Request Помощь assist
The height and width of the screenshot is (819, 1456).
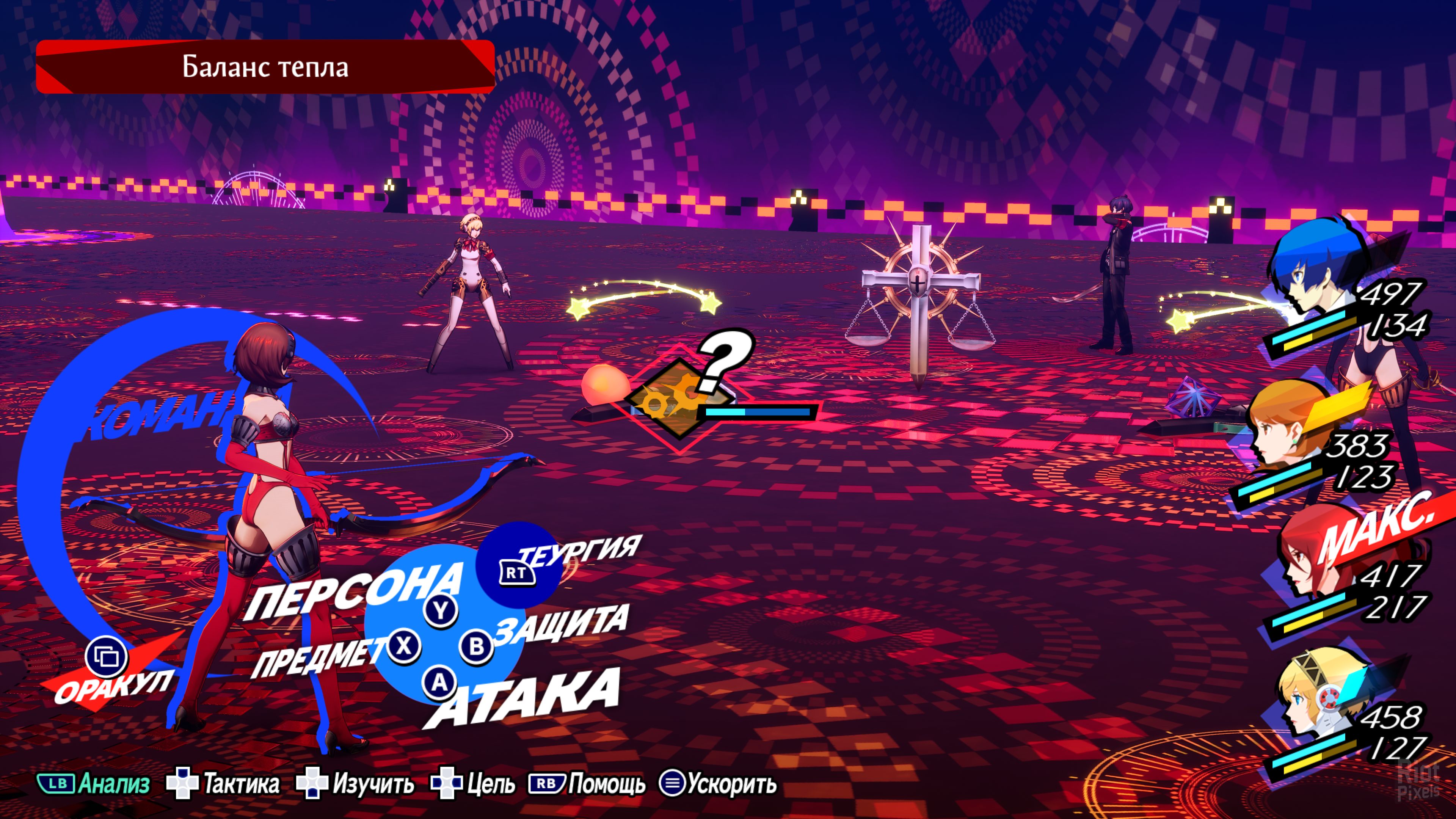tap(588, 784)
